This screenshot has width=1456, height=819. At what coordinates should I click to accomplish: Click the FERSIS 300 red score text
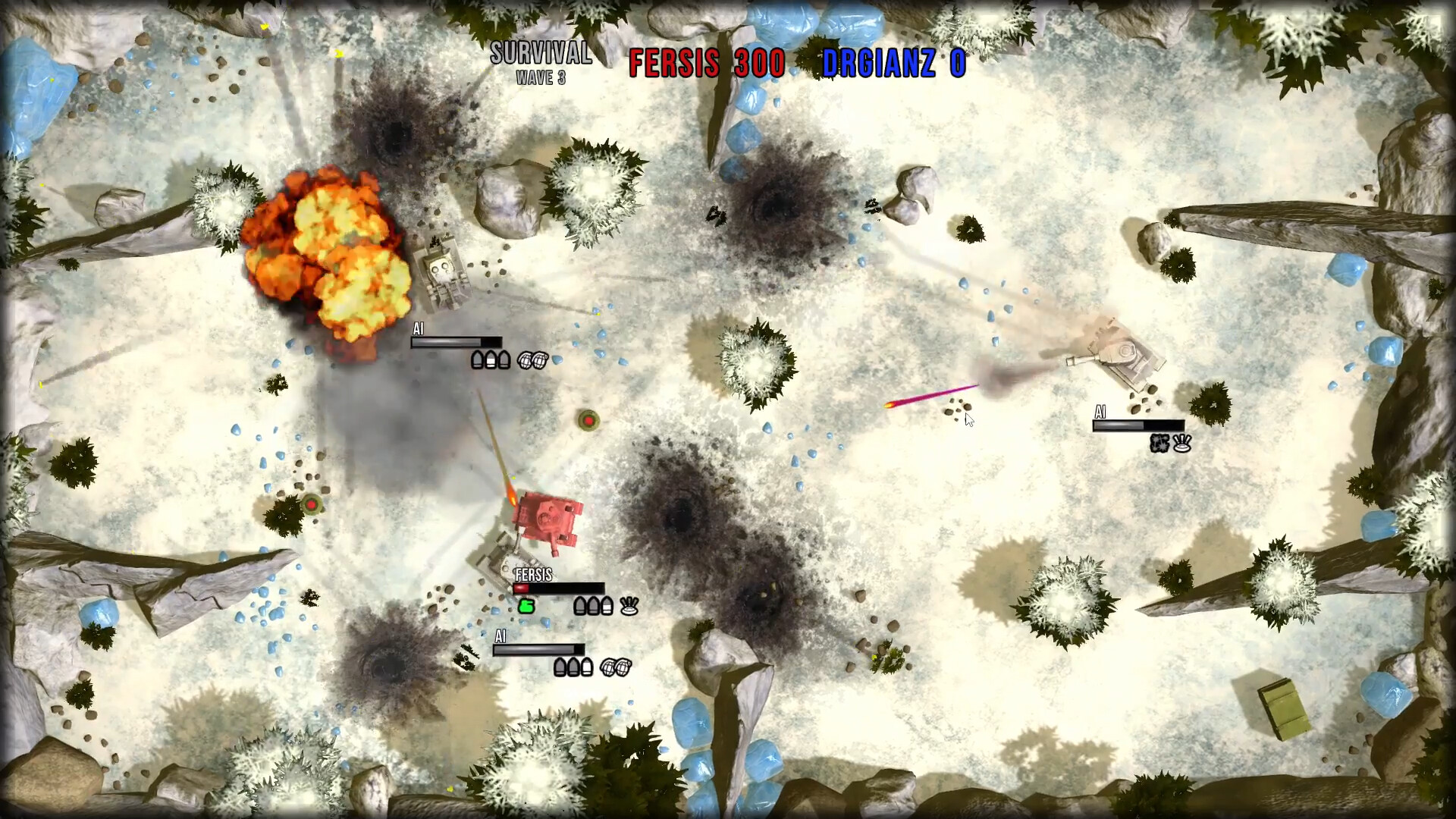click(x=708, y=64)
